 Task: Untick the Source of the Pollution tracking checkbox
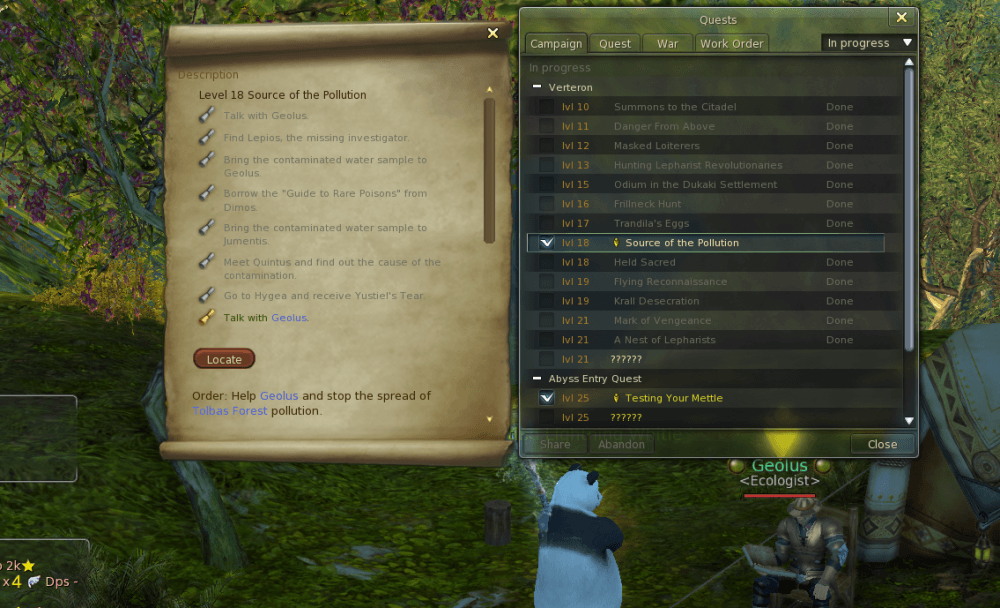click(546, 243)
